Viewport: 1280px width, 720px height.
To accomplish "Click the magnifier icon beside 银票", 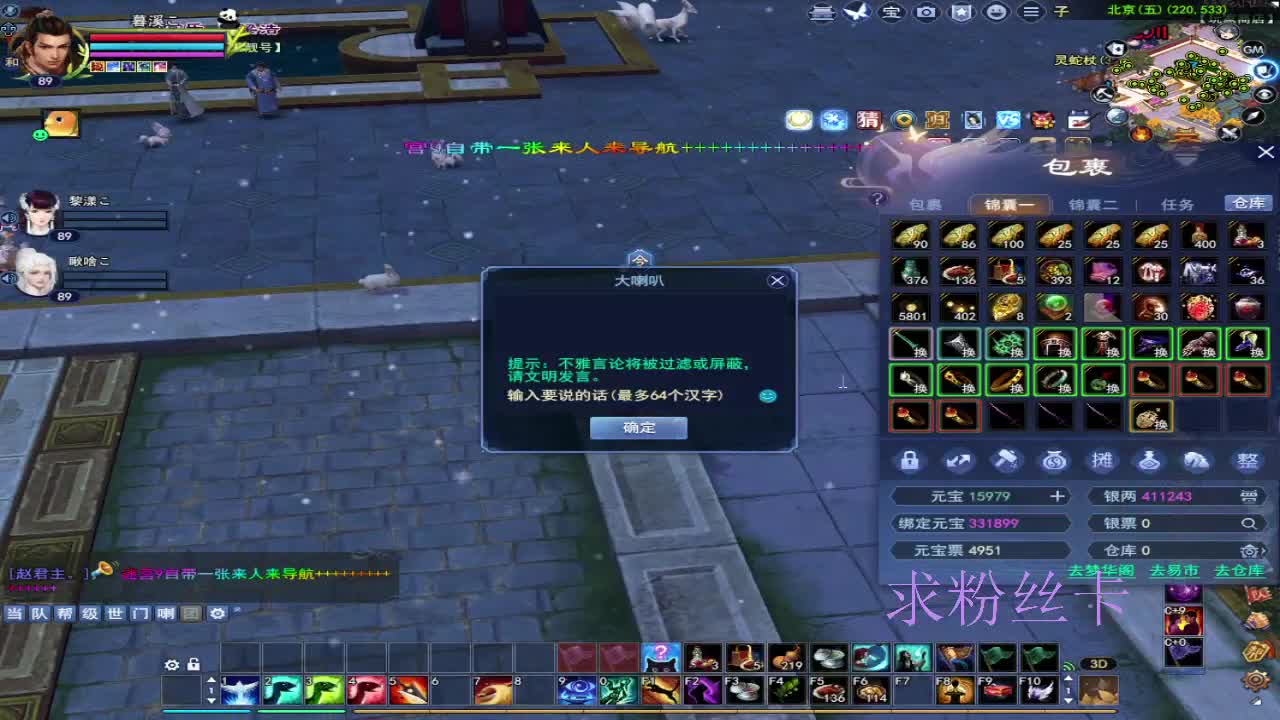I will tap(1248, 522).
